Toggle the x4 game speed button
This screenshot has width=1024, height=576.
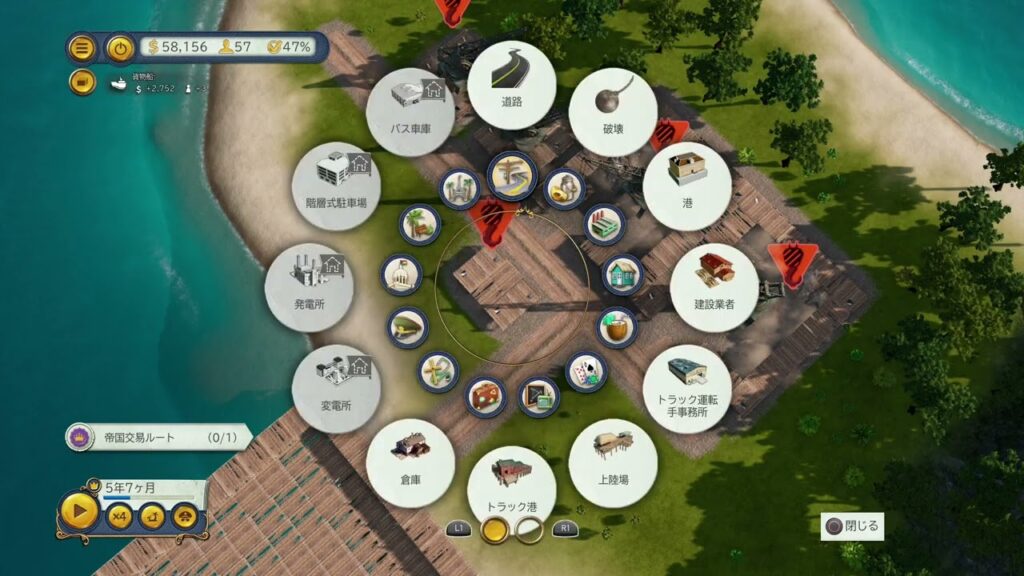(x=120, y=516)
